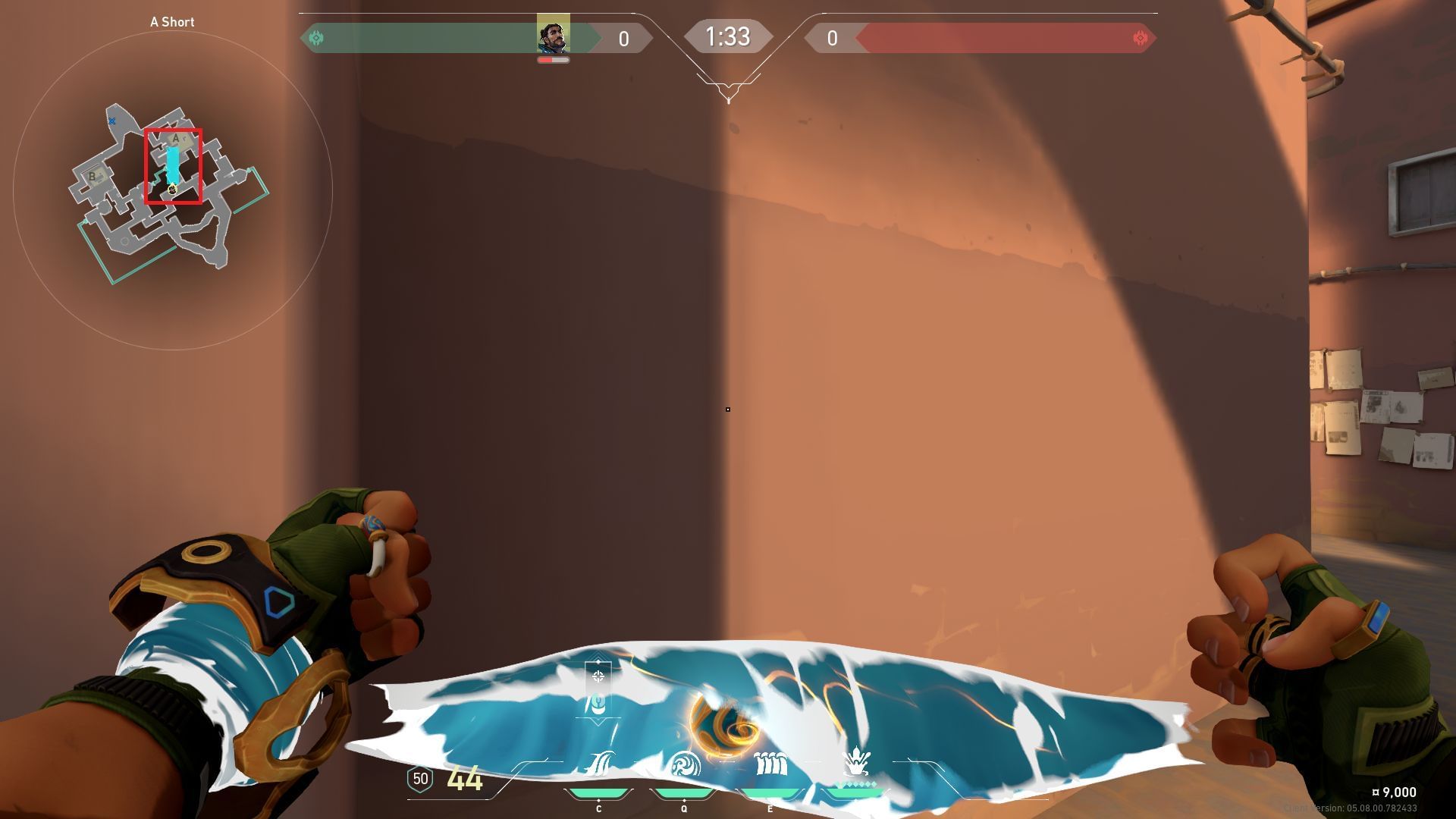Click the player position icon on the minimap
The image size is (1456, 819).
172,190
